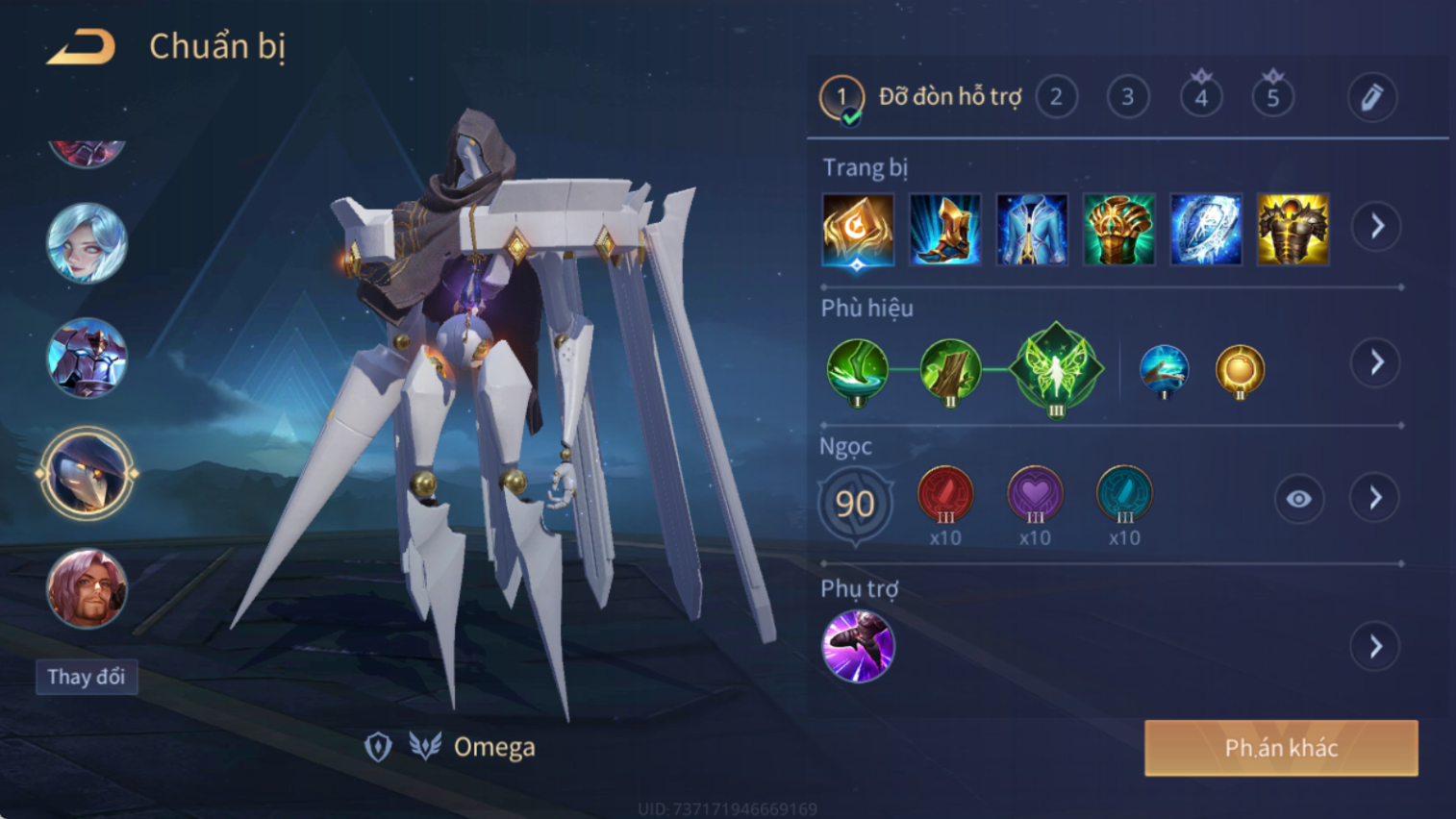Click the blue coat armor item
The image size is (1456, 819).
click(x=1032, y=230)
